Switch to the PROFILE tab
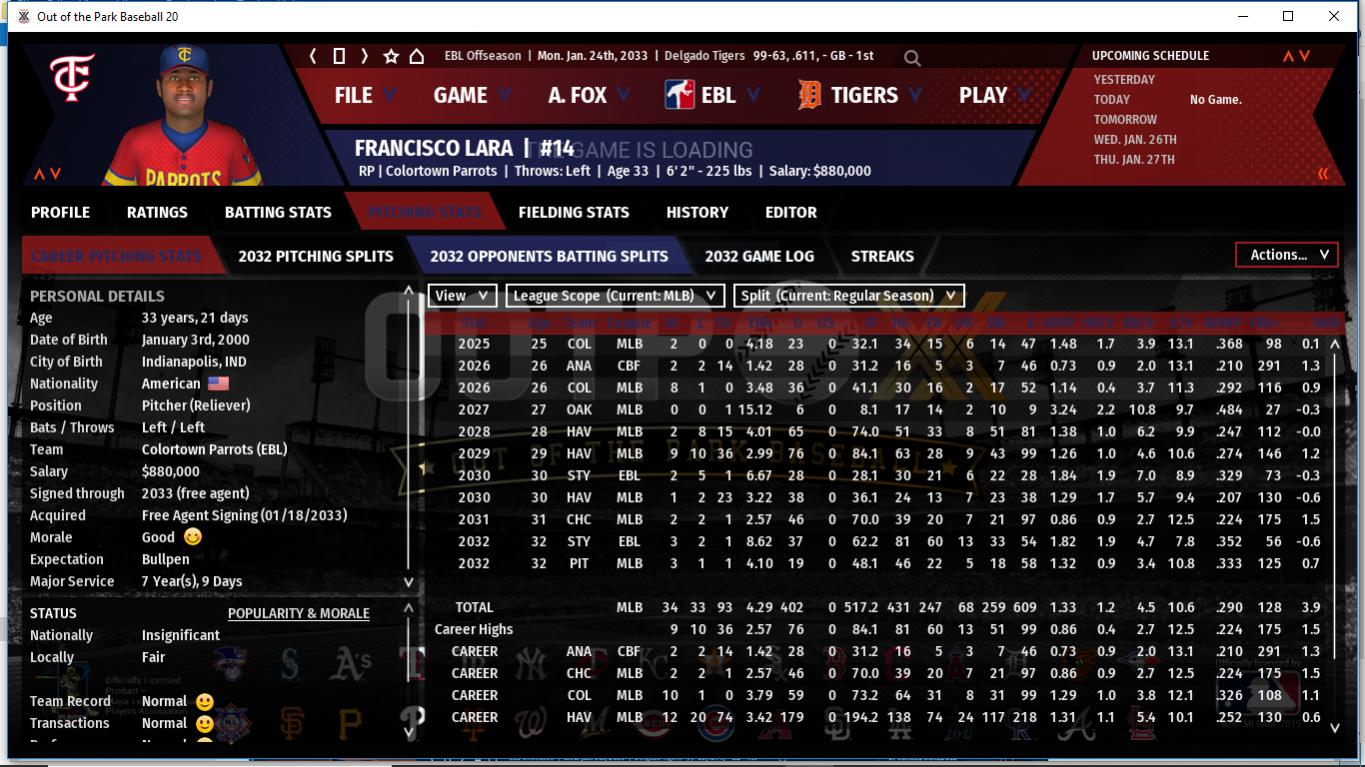Viewport: 1365px width, 767px height. point(60,212)
